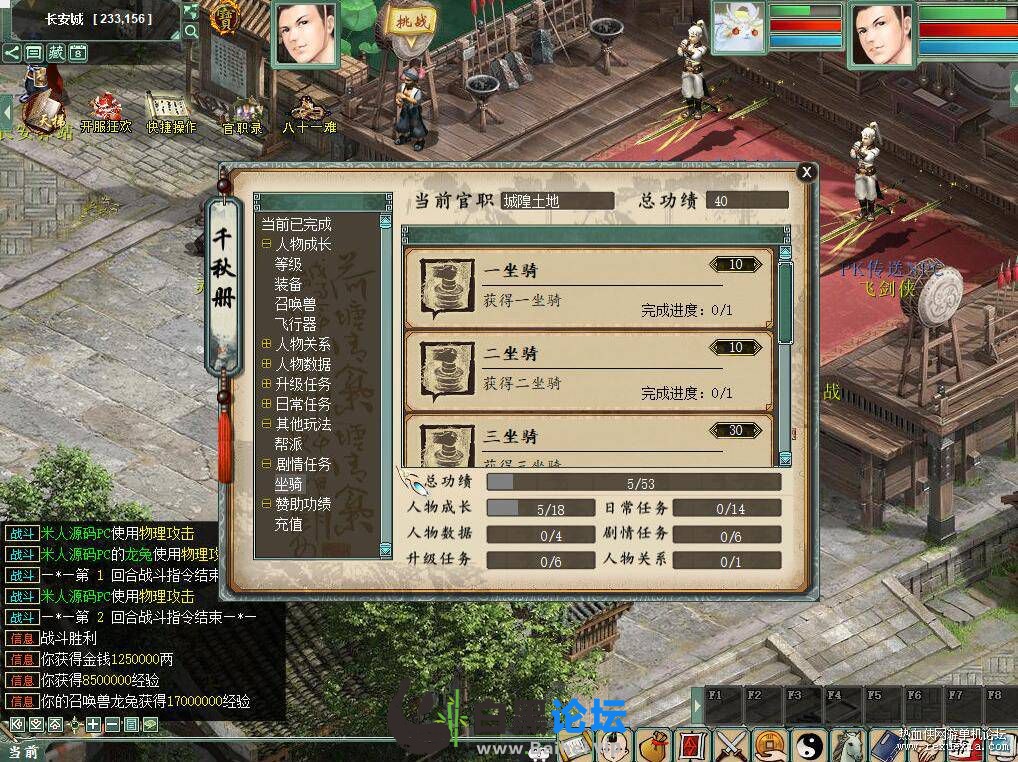The width and height of the screenshot is (1018, 762).
Task: Close the 千秋册 achievement window
Action: (x=806, y=172)
